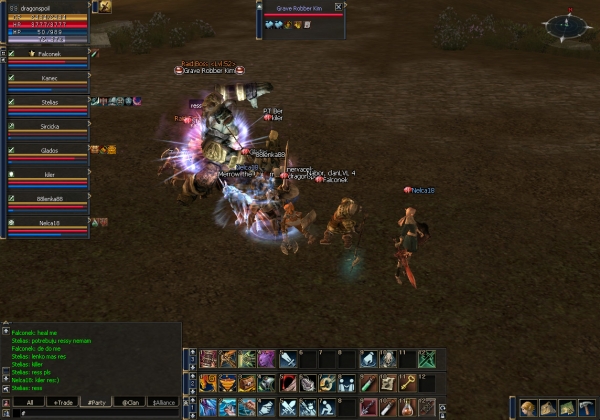The image size is (600, 420).
Task: Use the golden key item on hotbar
Action: [408, 383]
